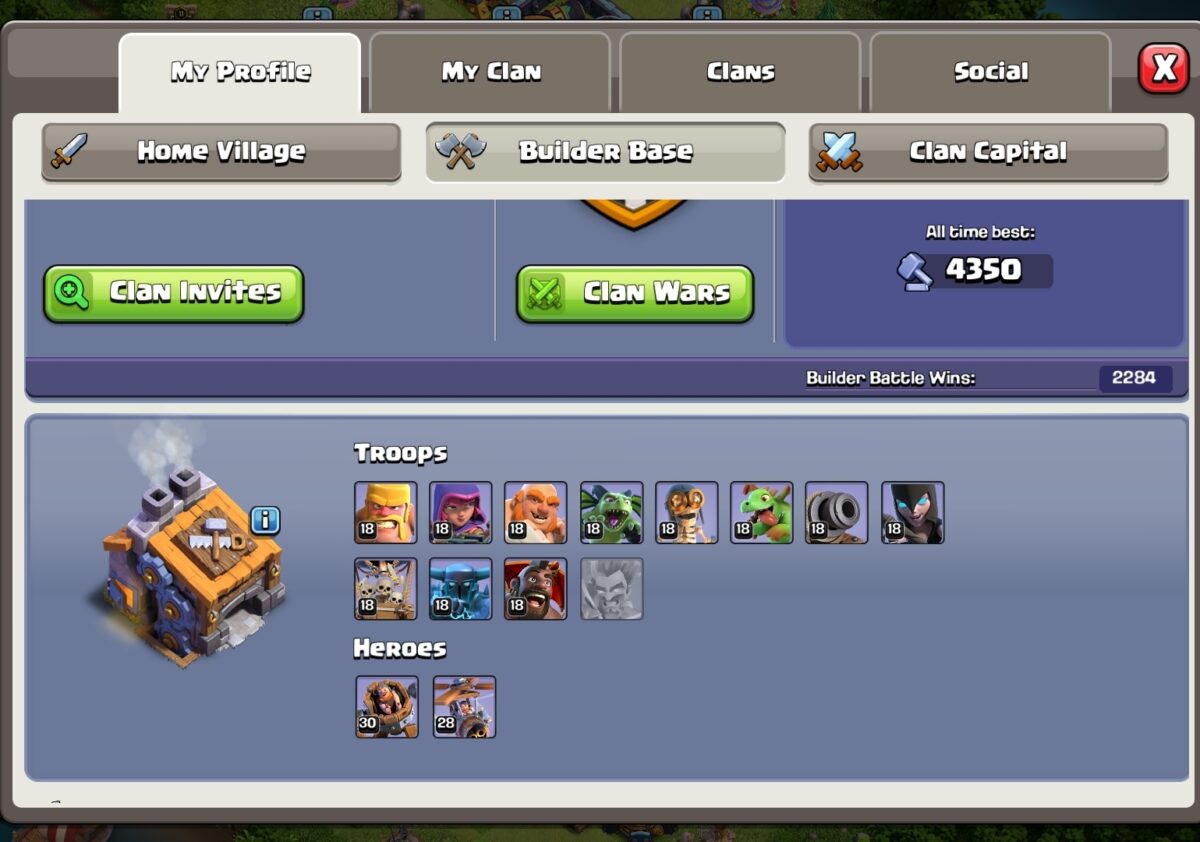Open Clan Invites
The image size is (1200, 842).
coord(173,293)
